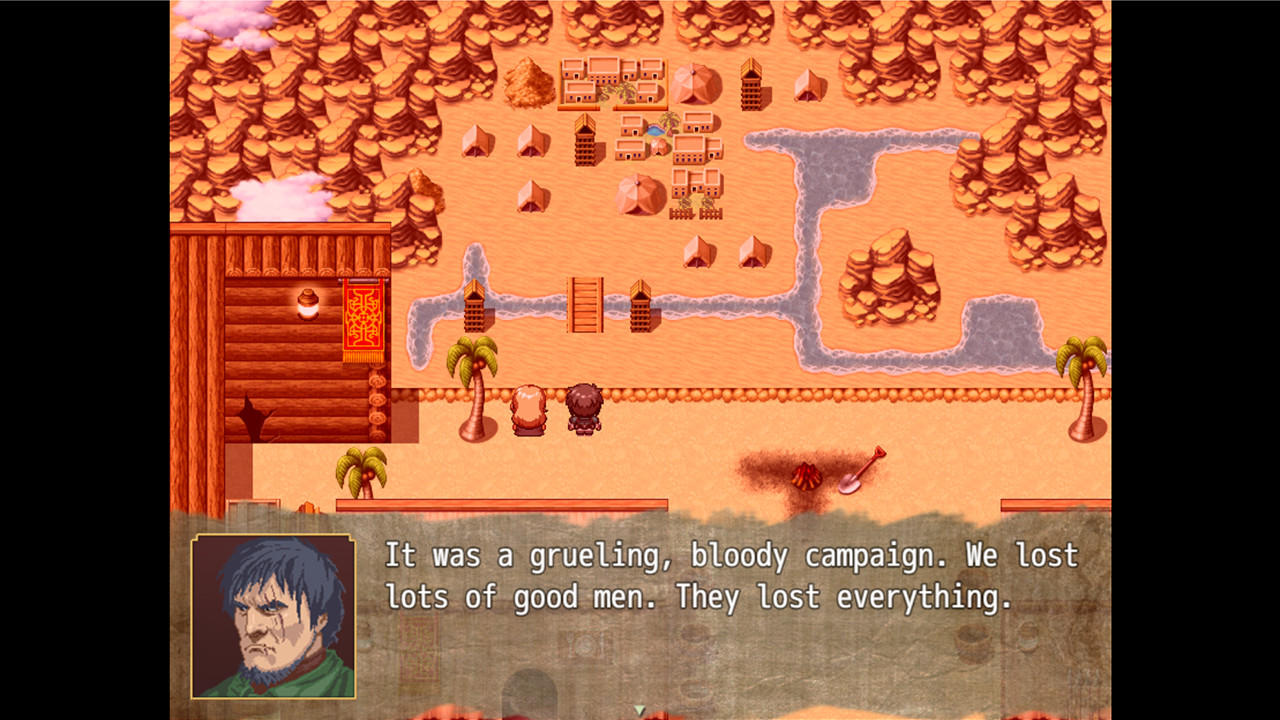Click the tent at the far right of camp
1280x720 pixels.
[807, 85]
